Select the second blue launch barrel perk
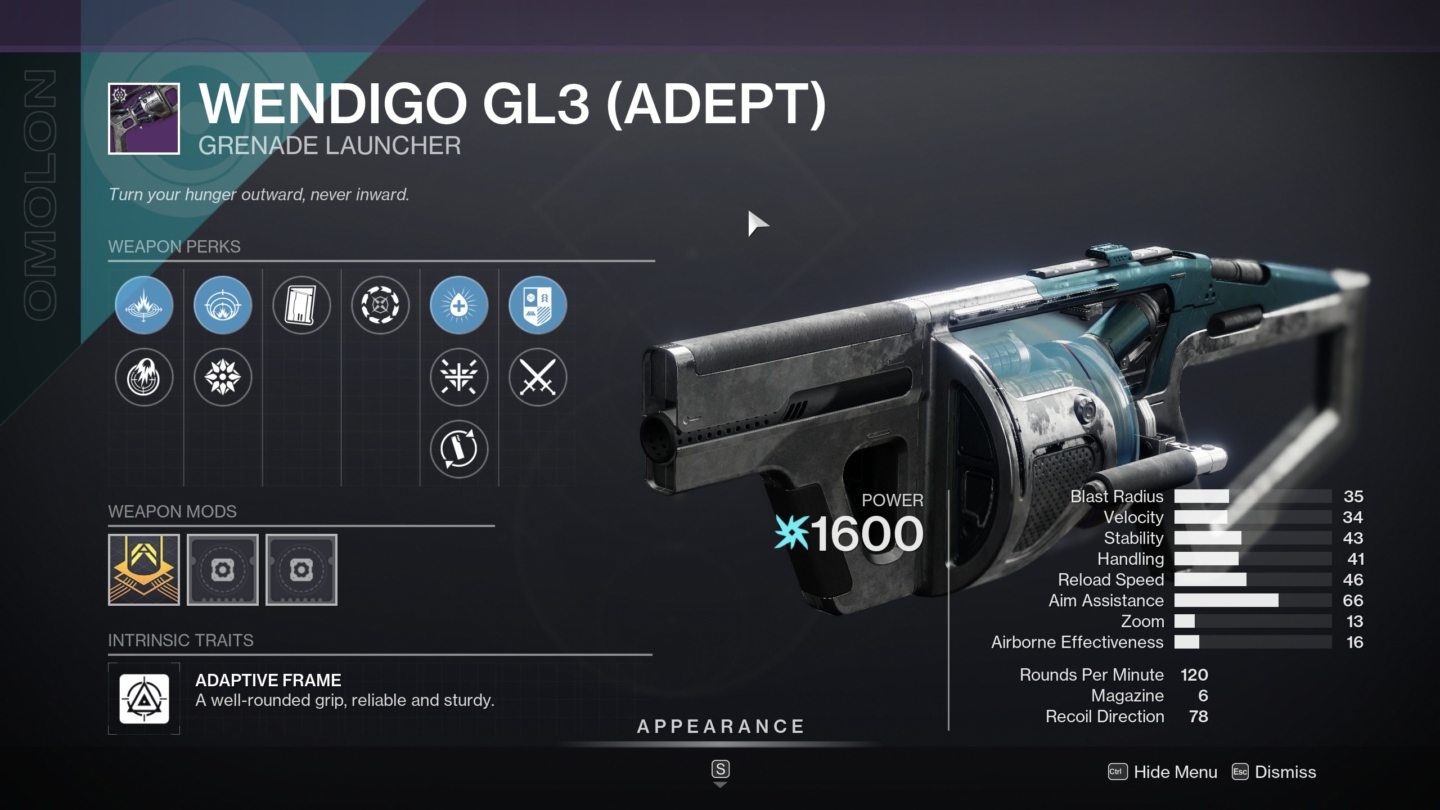The width and height of the screenshot is (1440, 810). pyautogui.click(x=222, y=305)
